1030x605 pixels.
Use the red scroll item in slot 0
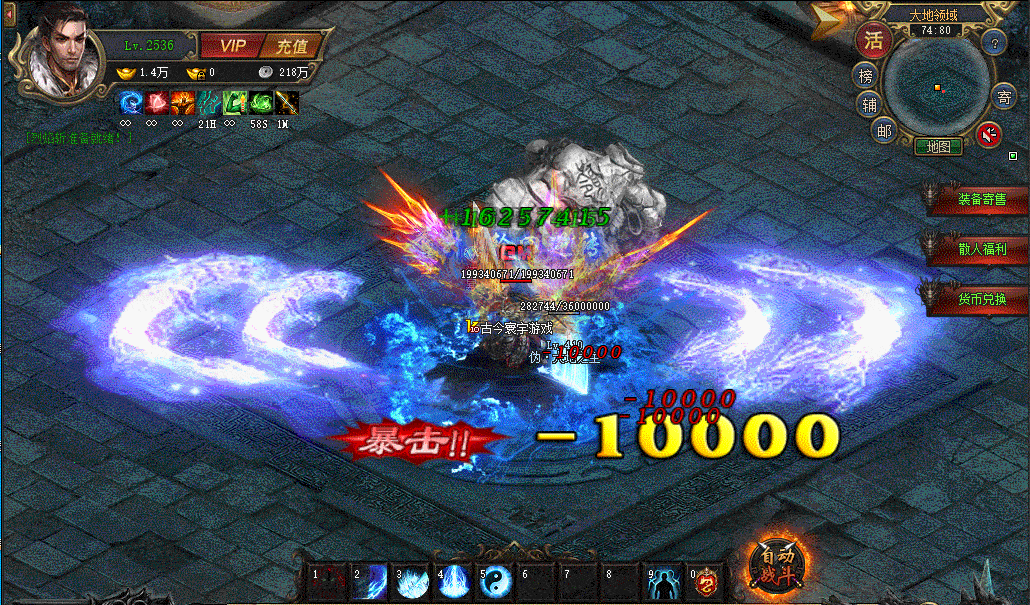707,582
